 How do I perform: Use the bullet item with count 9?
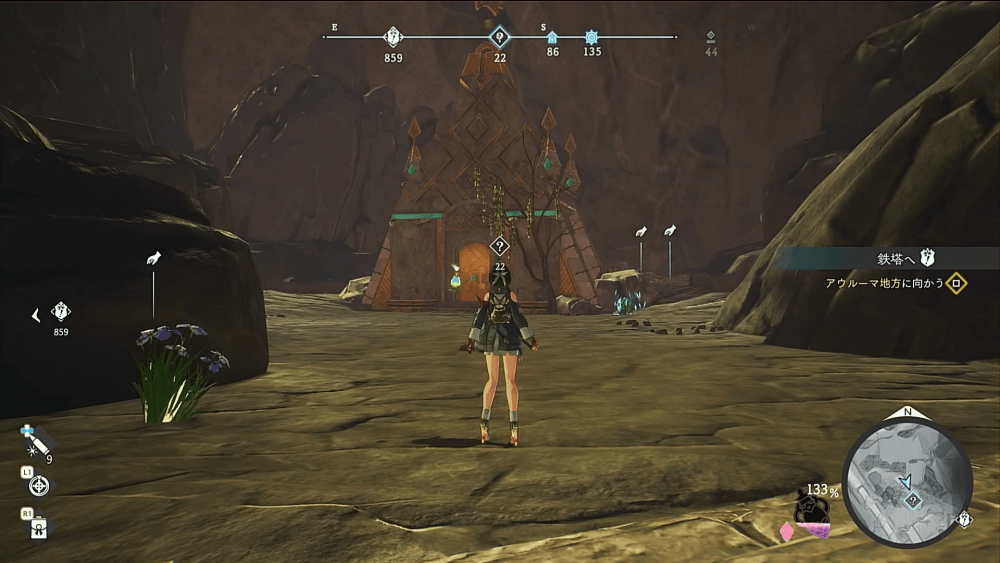point(37,441)
